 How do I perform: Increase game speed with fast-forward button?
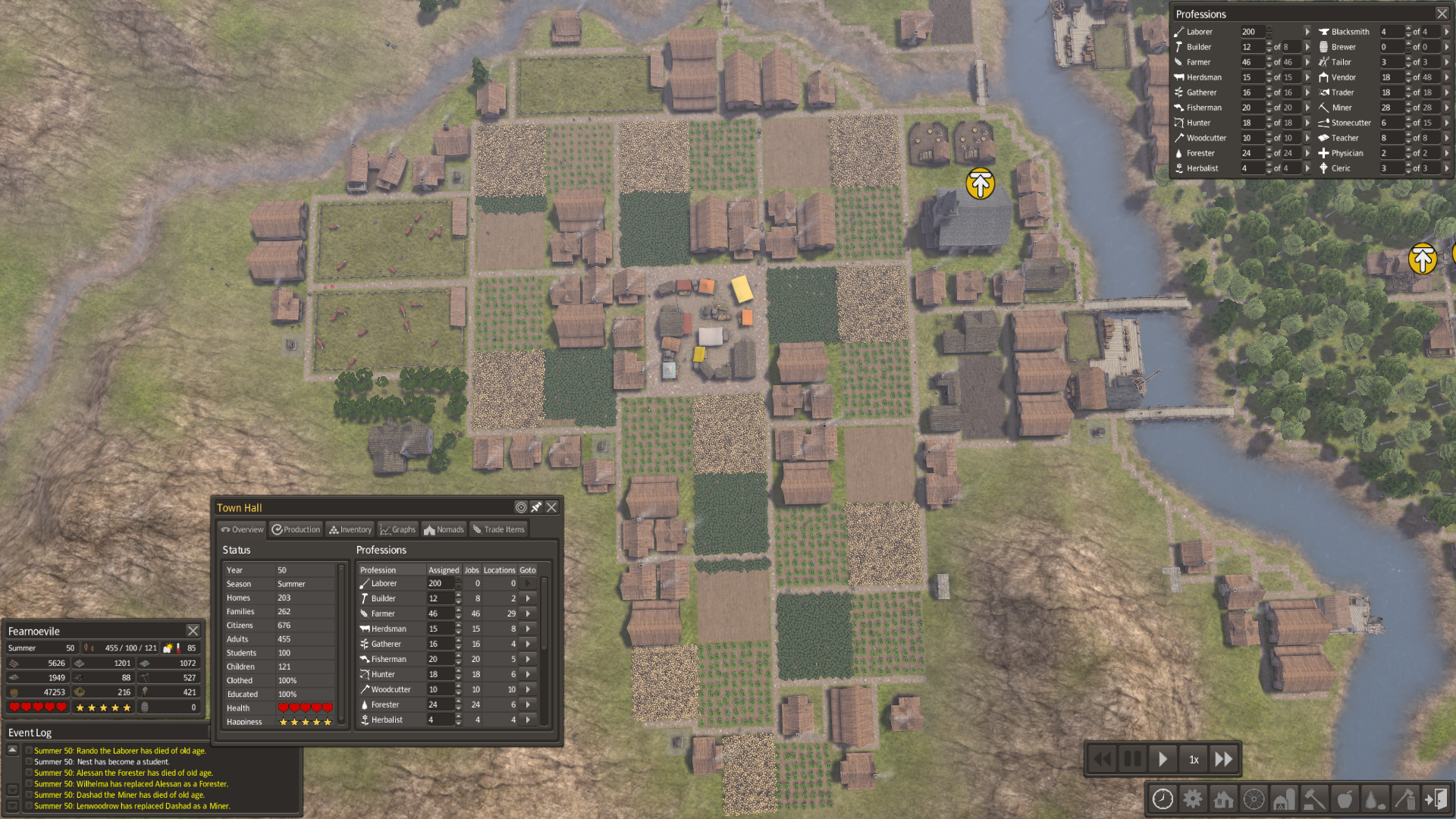[1223, 759]
